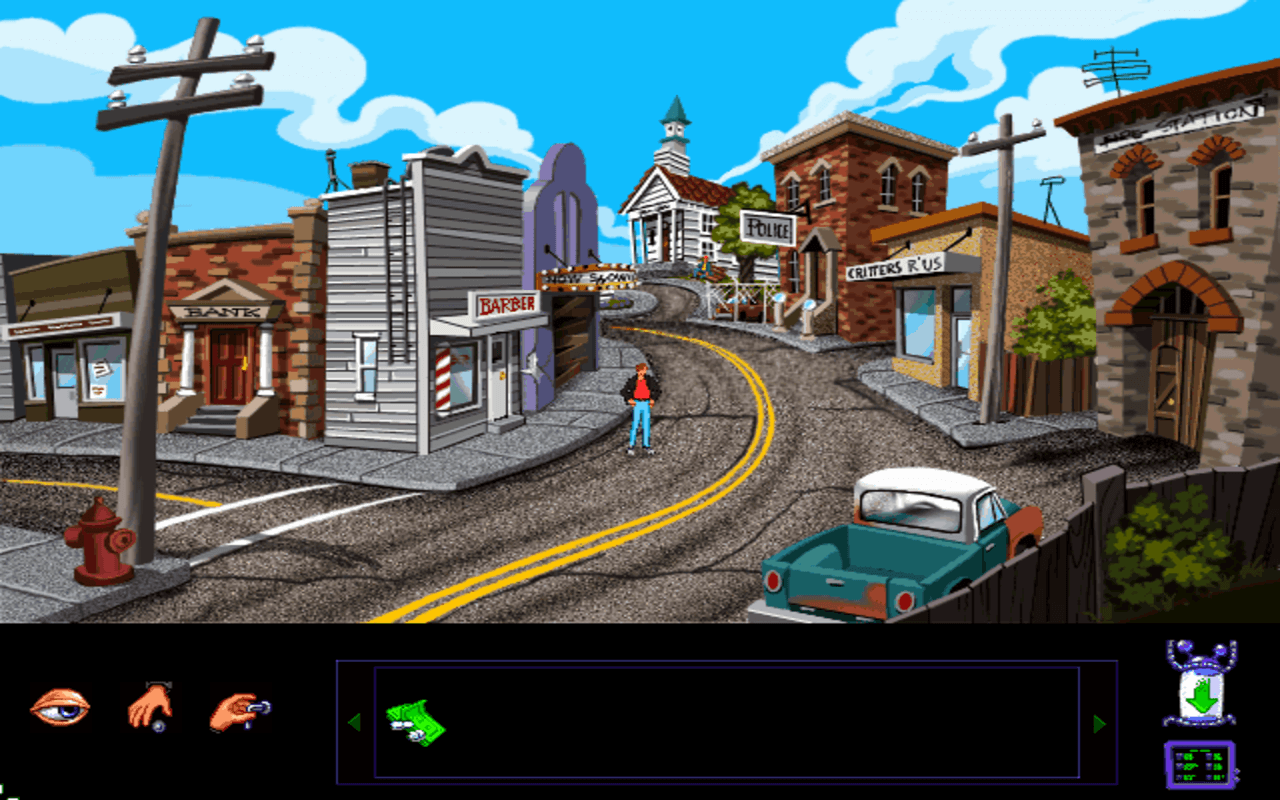Select the money in the inventory bar
Image resolution: width=1280 pixels, height=800 pixels.
[x=417, y=722]
